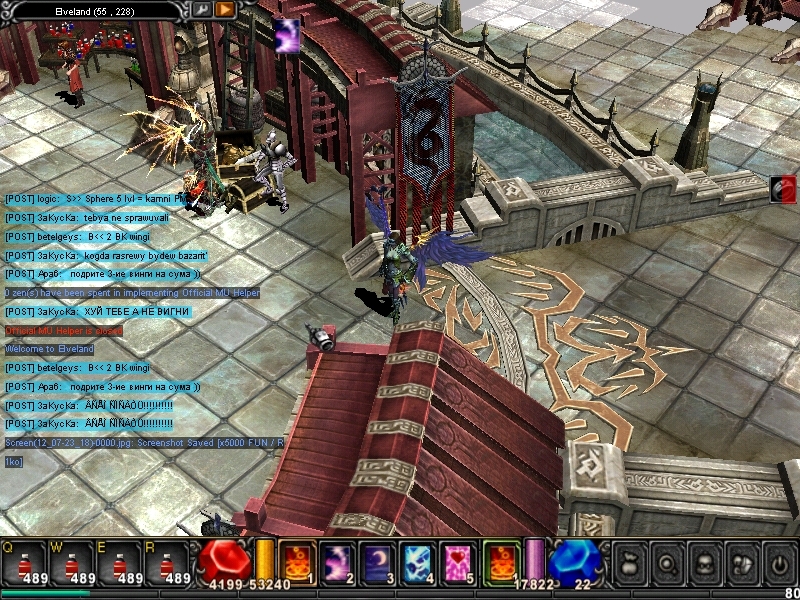Click the magnifier button in the menu bar
Viewport: 800px width, 600px height.
pos(666,563)
